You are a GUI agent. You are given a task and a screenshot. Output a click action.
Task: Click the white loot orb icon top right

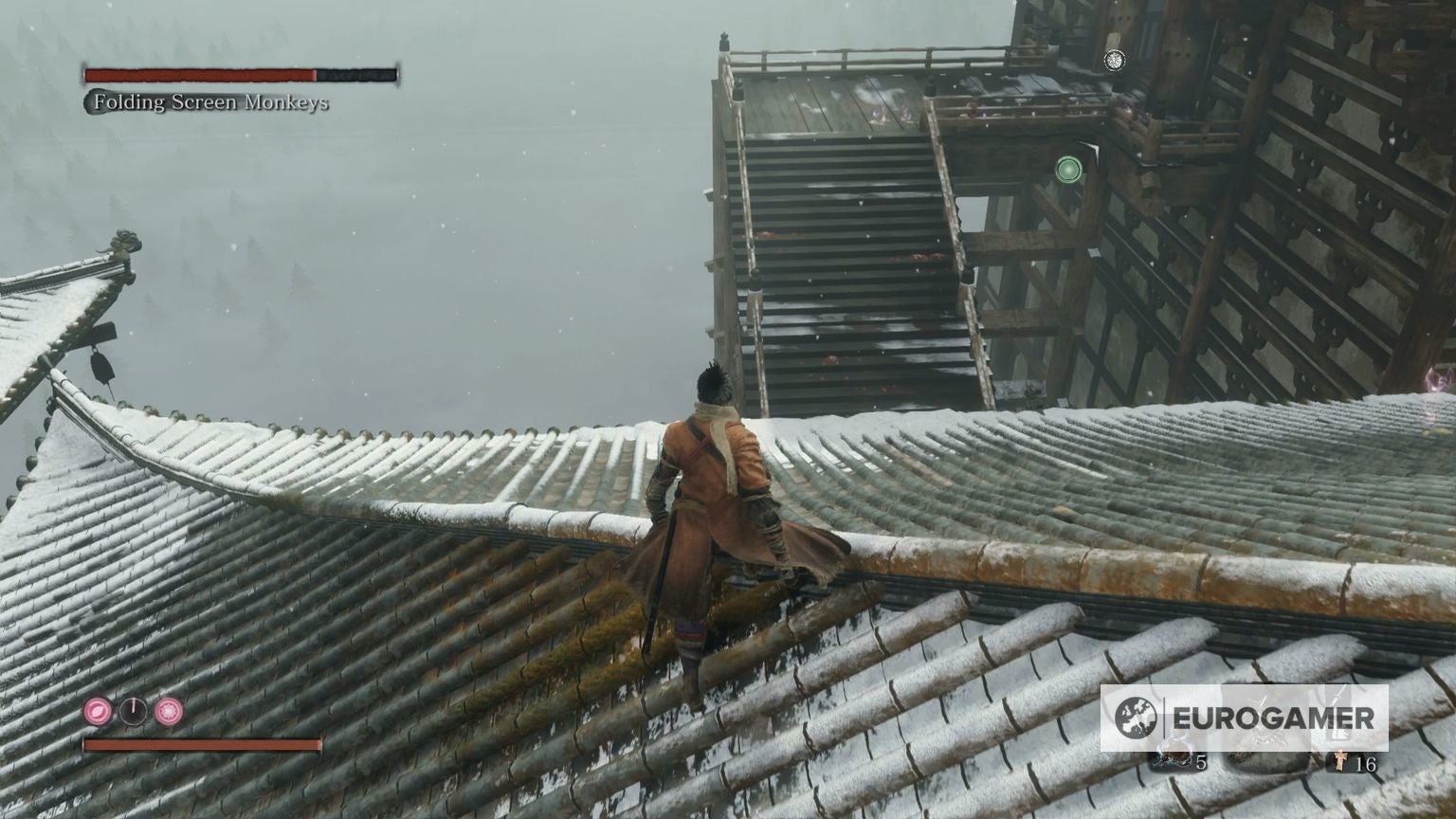pyautogui.click(x=1115, y=61)
